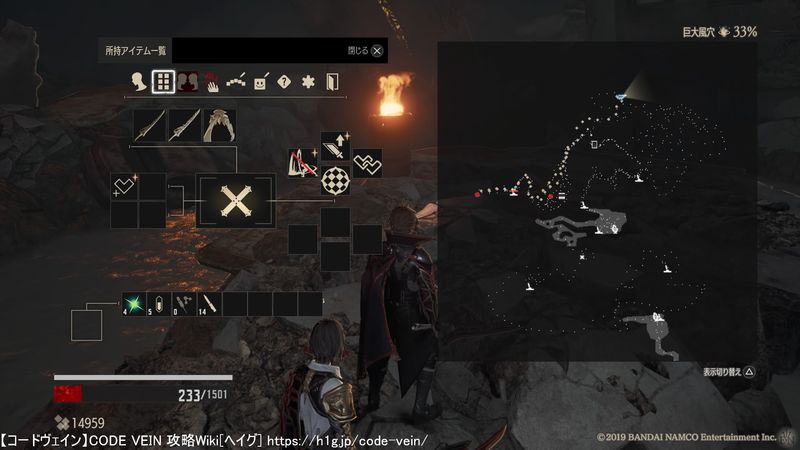Select the equipped blood veil slot

[x=219, y=126]
